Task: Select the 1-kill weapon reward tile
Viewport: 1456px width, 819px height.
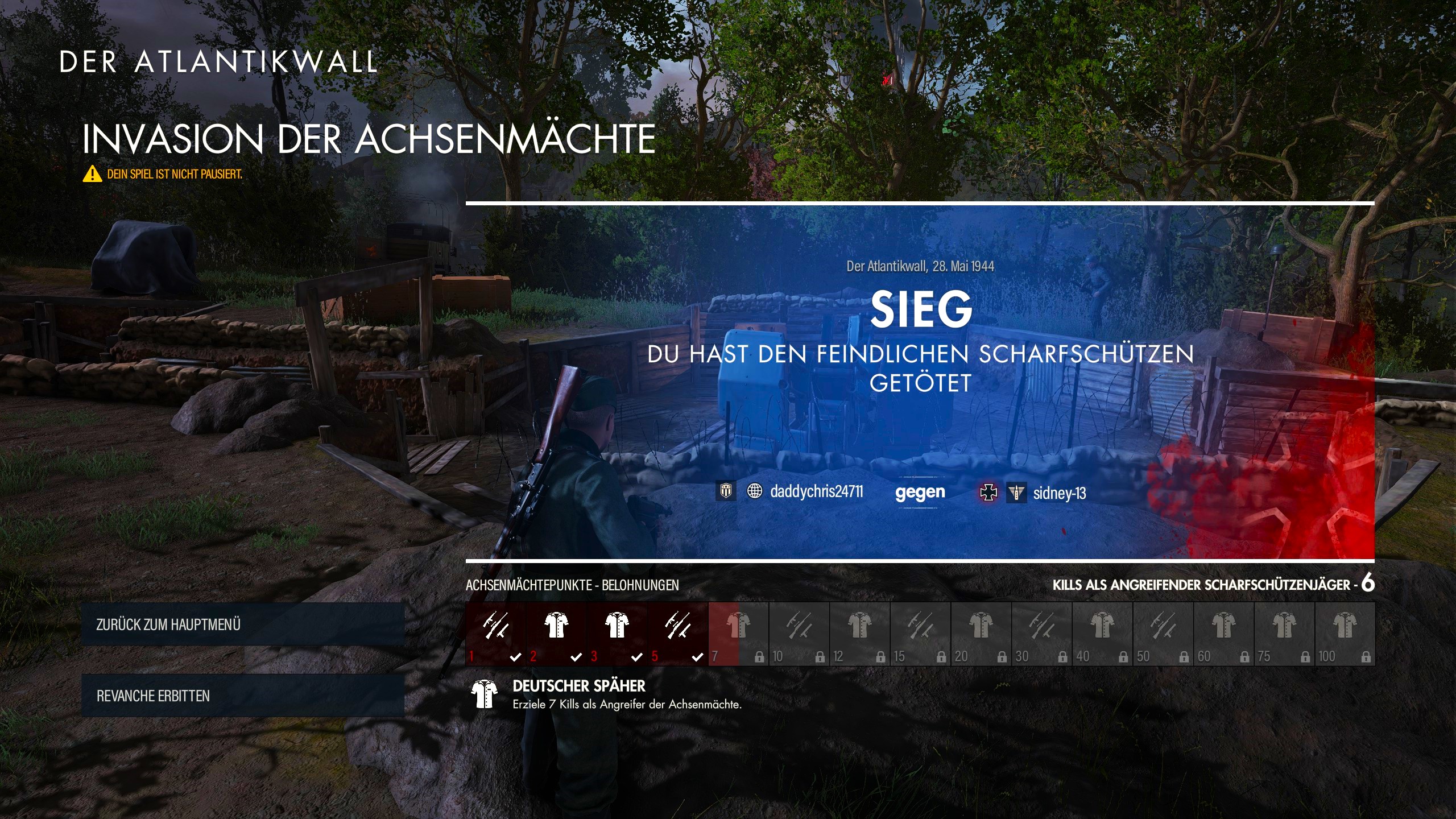Action: (x=495, y=633)
